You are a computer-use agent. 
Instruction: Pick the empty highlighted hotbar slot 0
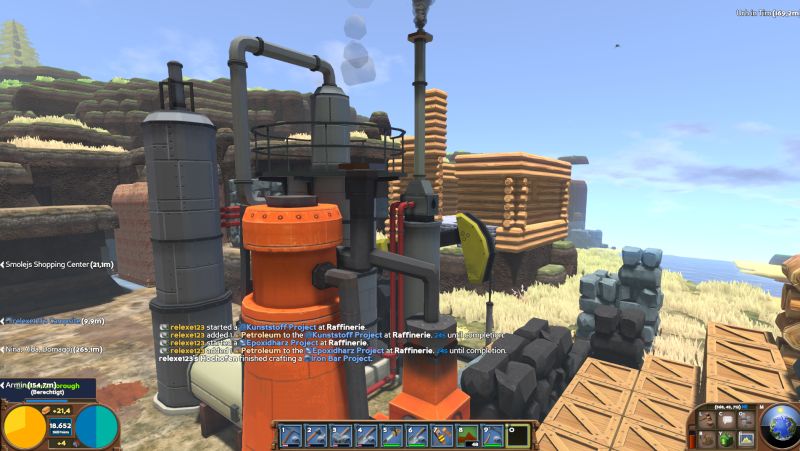[516, 435]
